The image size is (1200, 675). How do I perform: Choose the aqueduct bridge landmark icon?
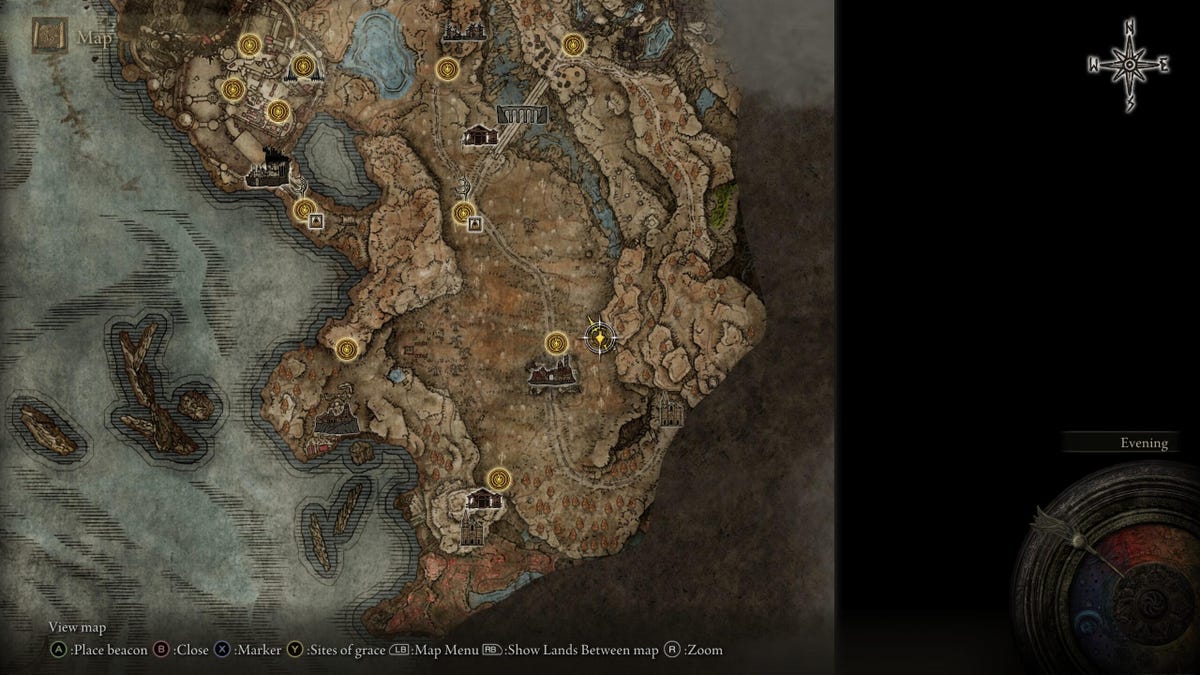click(x=522, y=115)
